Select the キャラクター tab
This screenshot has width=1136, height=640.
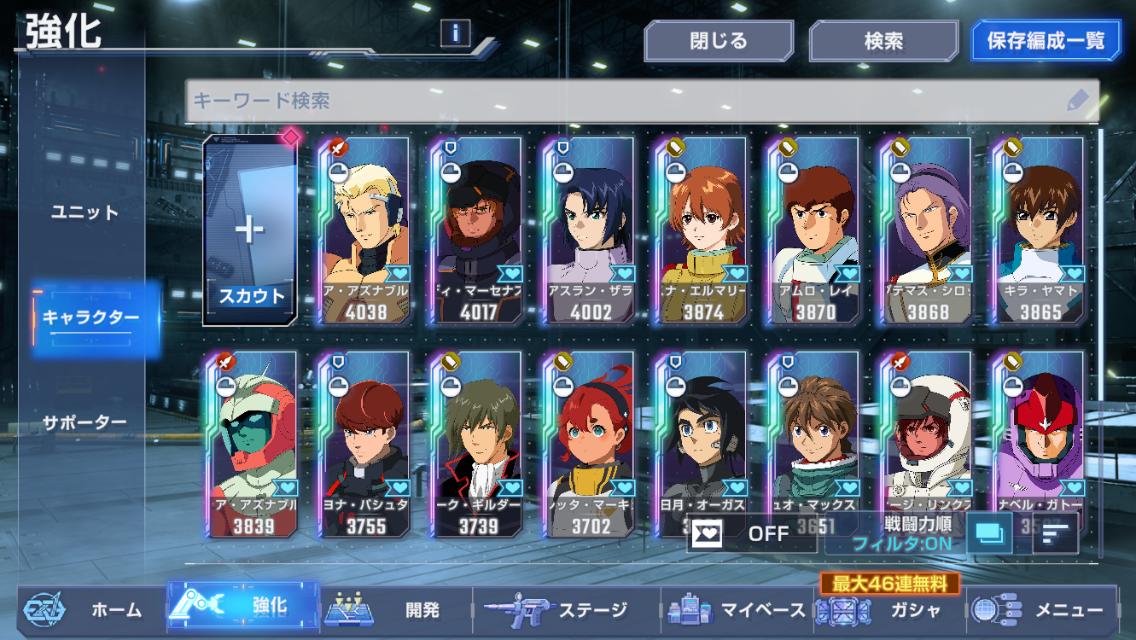click(x=91, y=318)
